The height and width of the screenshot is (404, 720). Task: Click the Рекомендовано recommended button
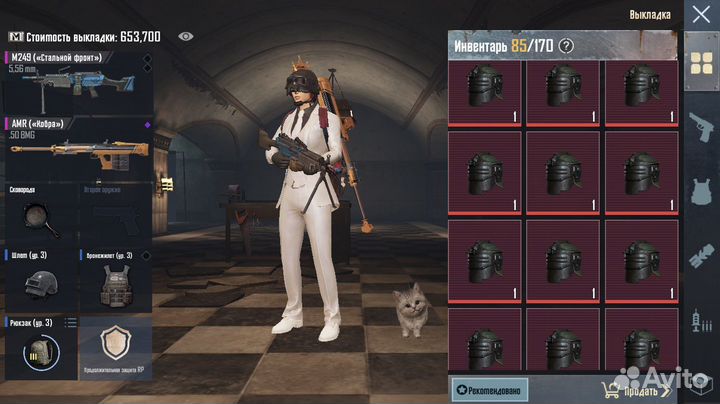coord(489,388)
